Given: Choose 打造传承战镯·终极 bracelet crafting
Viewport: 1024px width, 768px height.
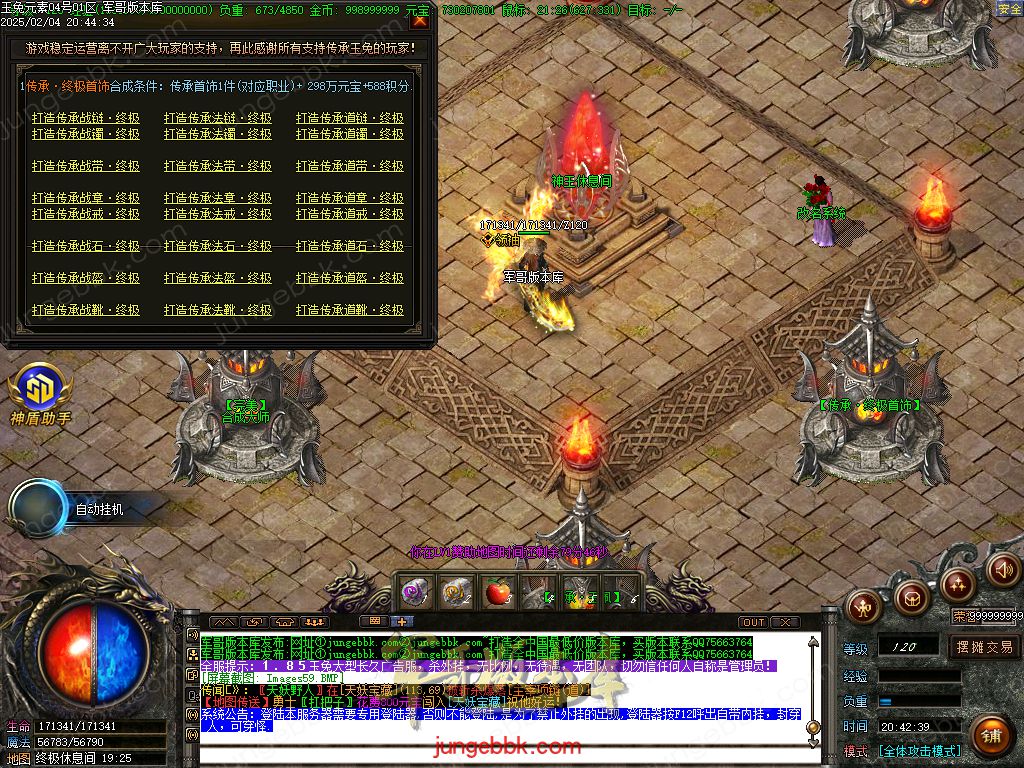Looking at the screenshot, I should pos(86,134).
